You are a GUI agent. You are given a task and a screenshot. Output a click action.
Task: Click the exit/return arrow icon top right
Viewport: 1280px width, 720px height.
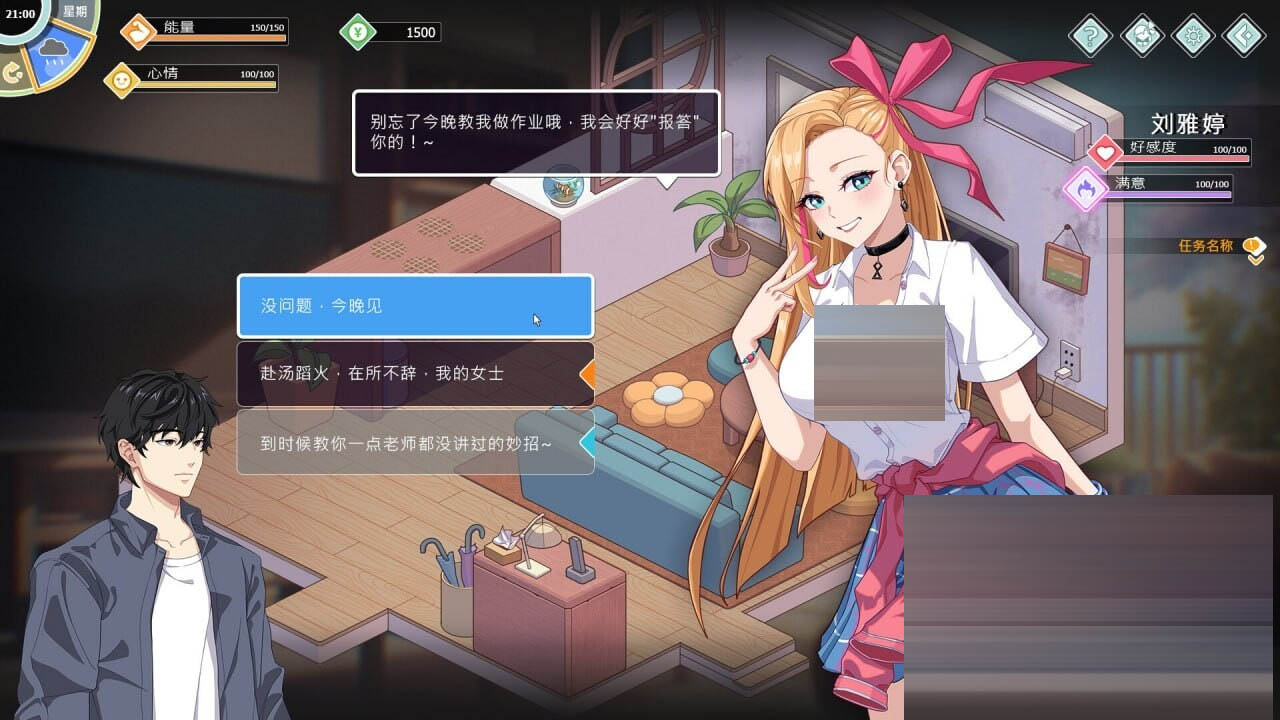pyautogui.click(x=1243, y=36)
